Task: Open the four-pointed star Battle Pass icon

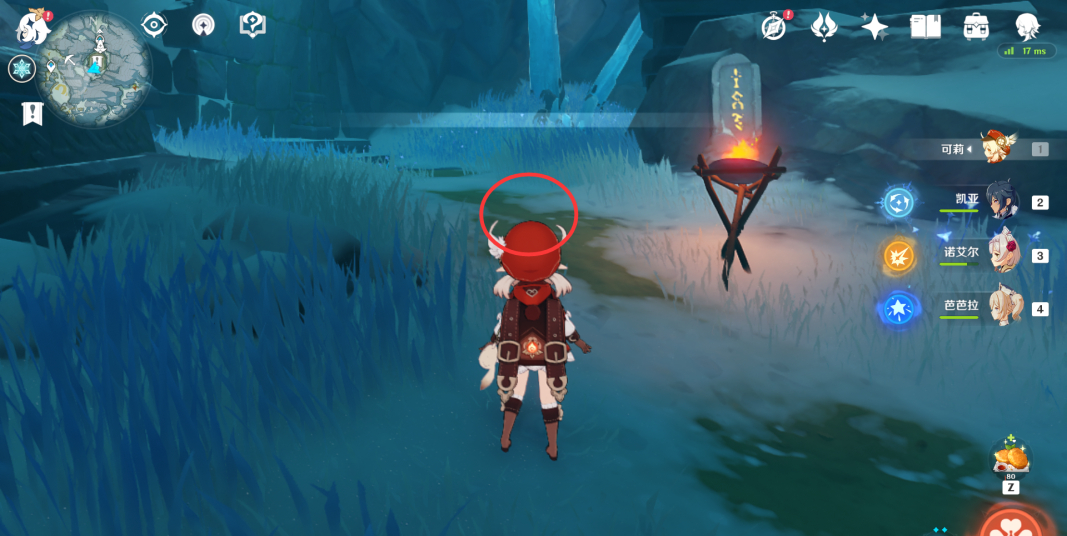Action: [x=874, y=27]
